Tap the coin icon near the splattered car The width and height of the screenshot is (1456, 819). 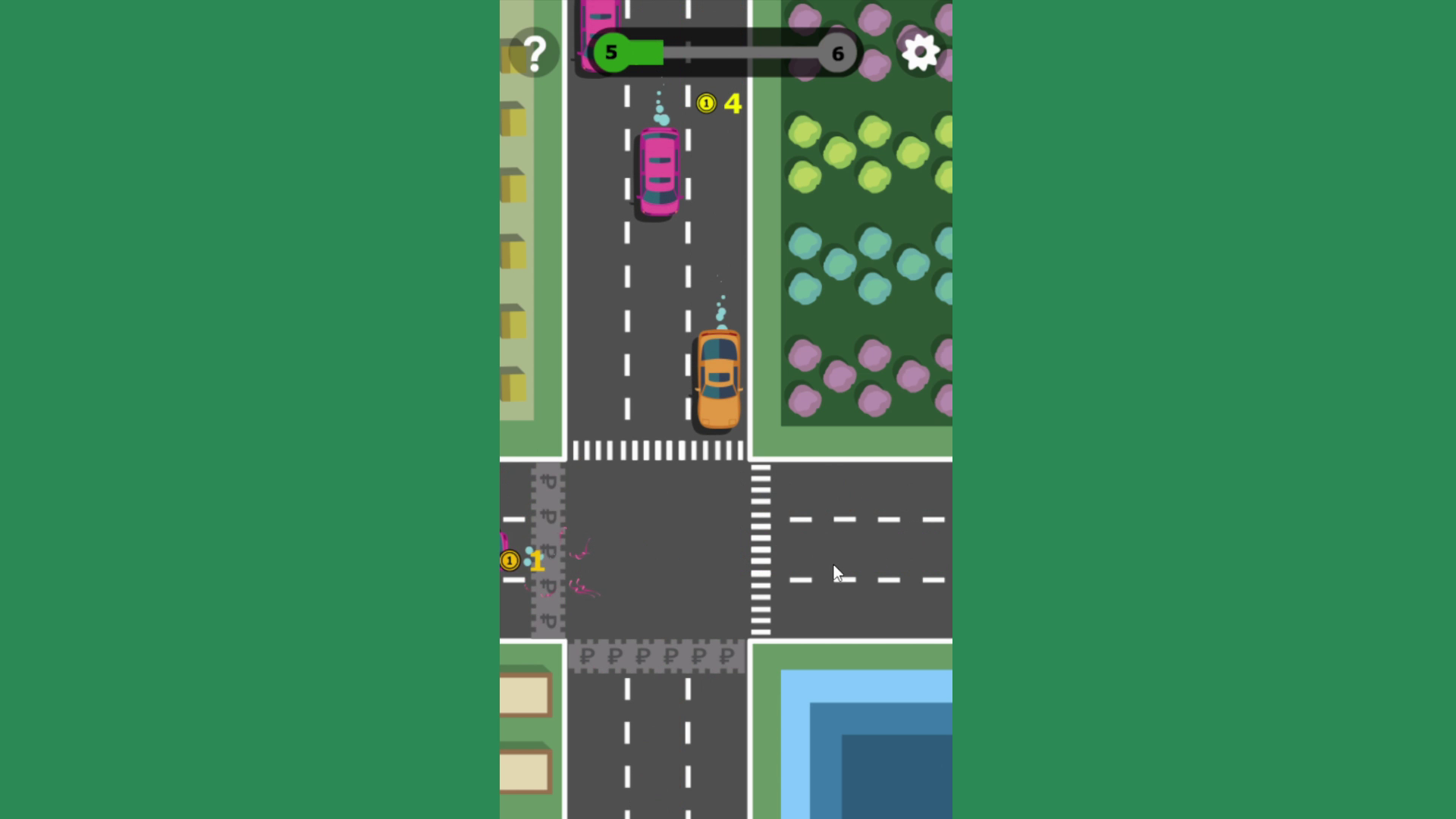[x=510, y=560]
